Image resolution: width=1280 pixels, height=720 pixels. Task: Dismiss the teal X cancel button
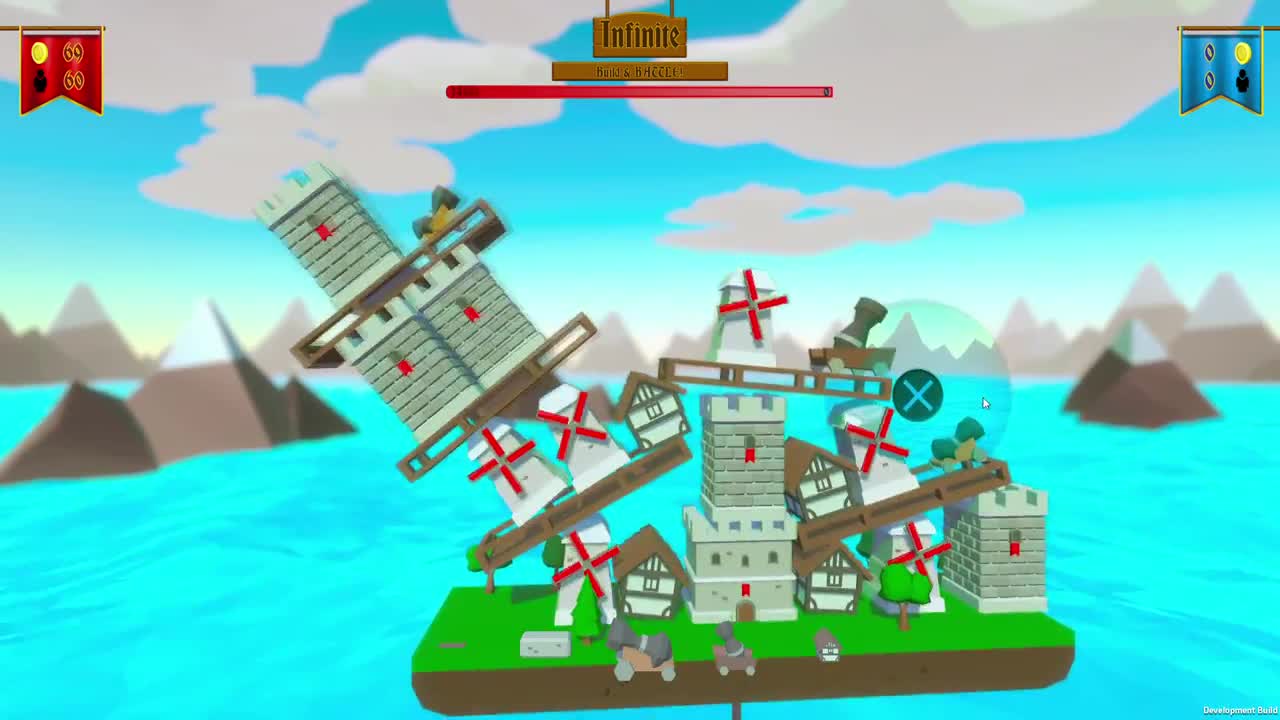click(x=917, y=396)
